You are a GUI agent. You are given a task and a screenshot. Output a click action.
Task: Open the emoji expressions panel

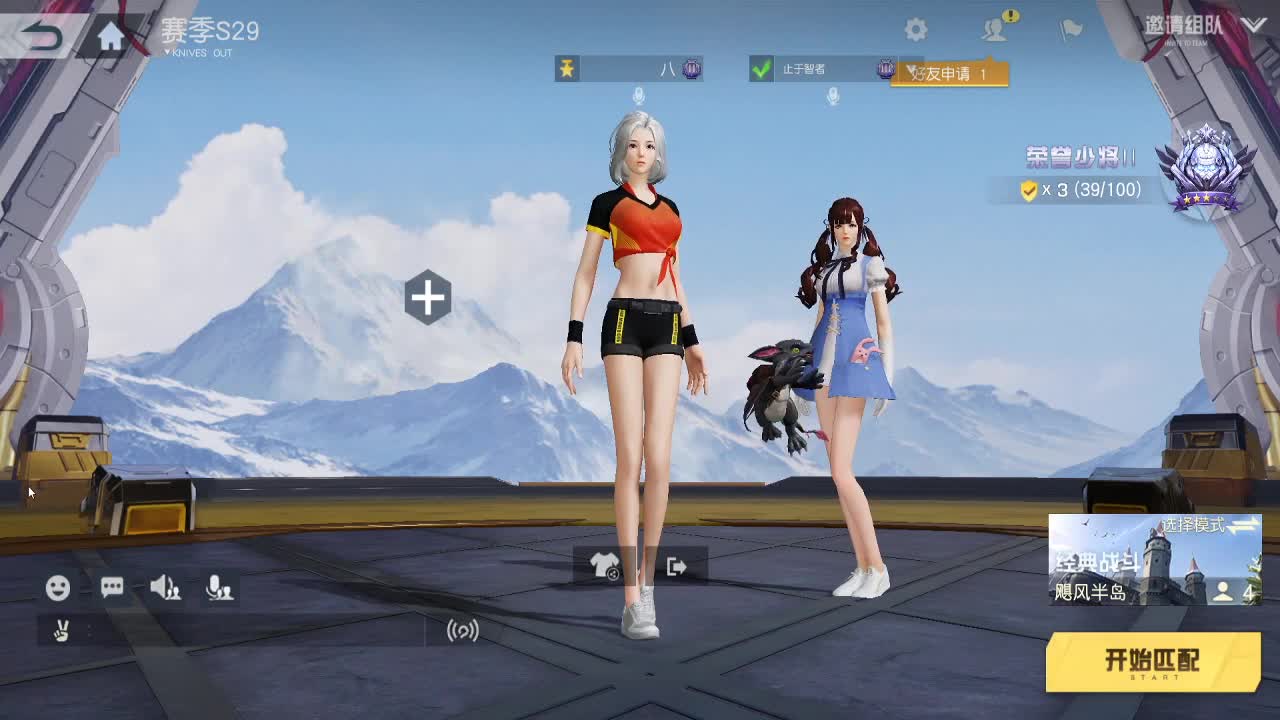(x=56, y=588)
